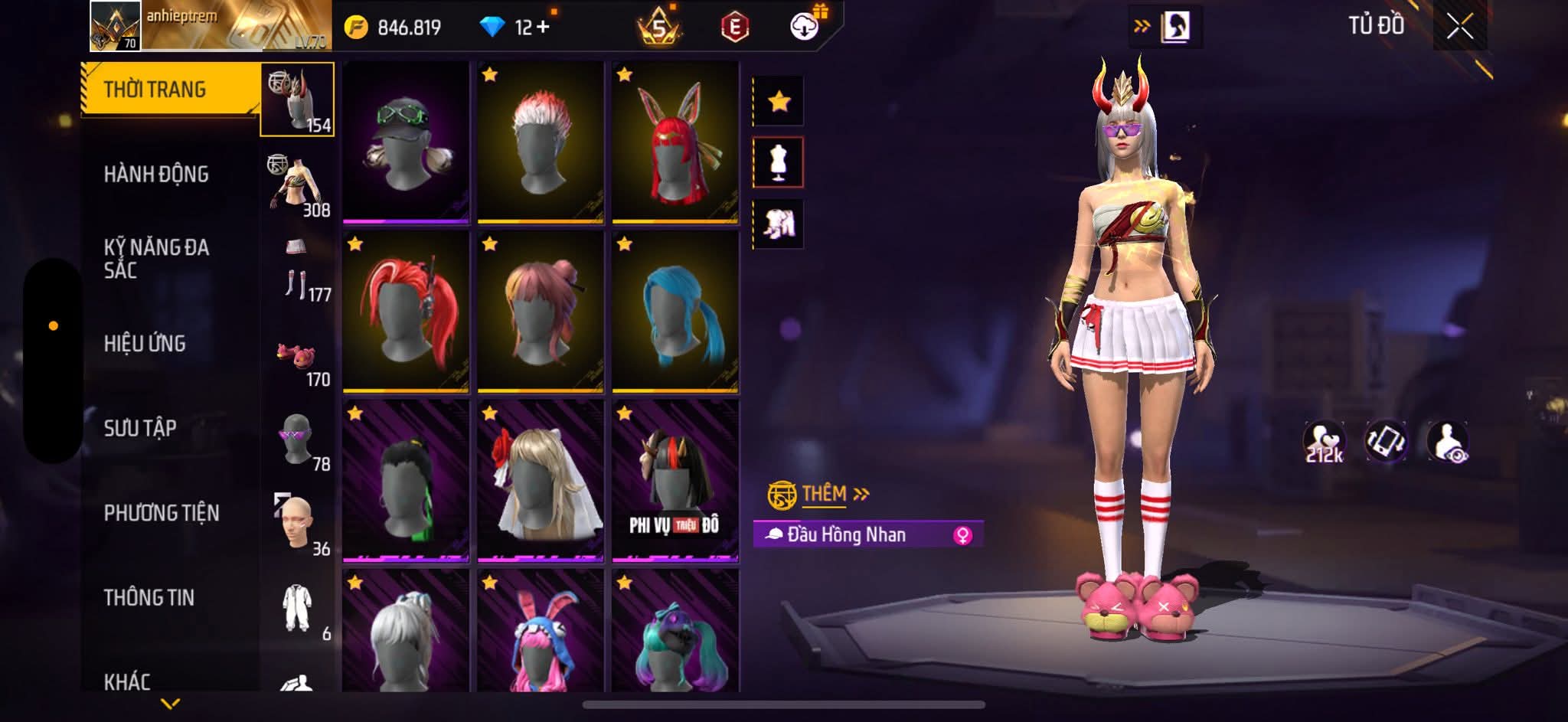
Task: Toggle the character view eye icon
Action: [1448, 443]
